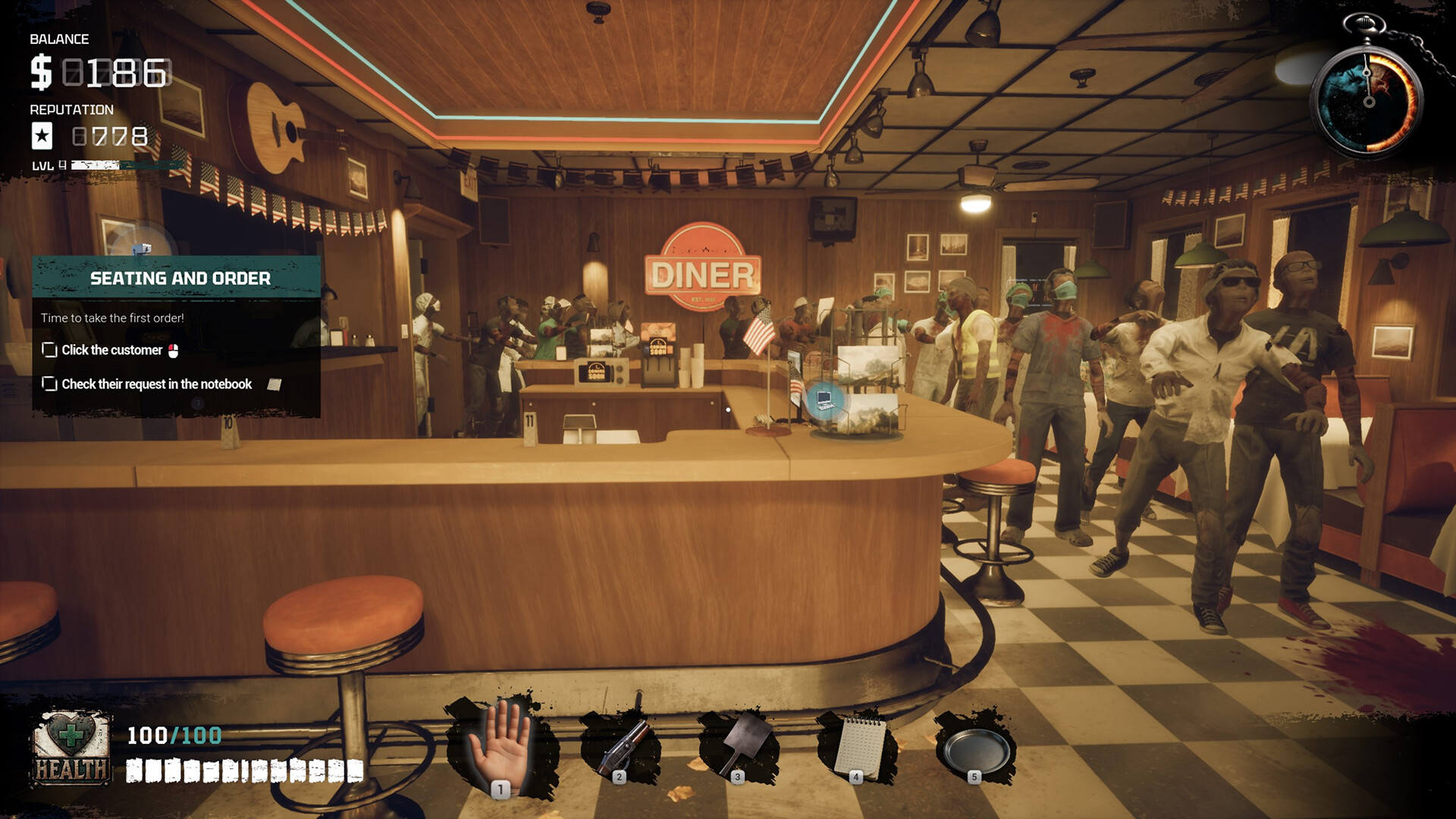1456x819 pixels.
Task: Select the open hand hotbar slot
Action: click(x=500, y=744)
